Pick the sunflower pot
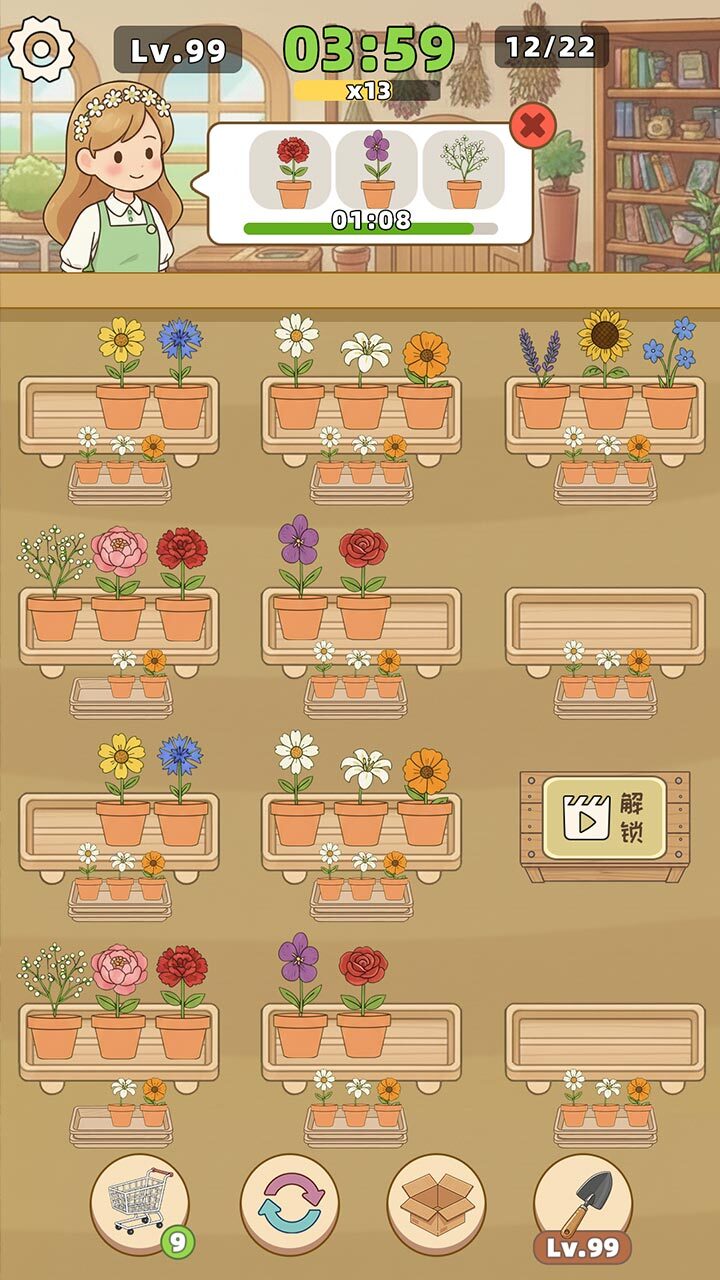This screenshot has height=1280, width=720. [606, 370]
